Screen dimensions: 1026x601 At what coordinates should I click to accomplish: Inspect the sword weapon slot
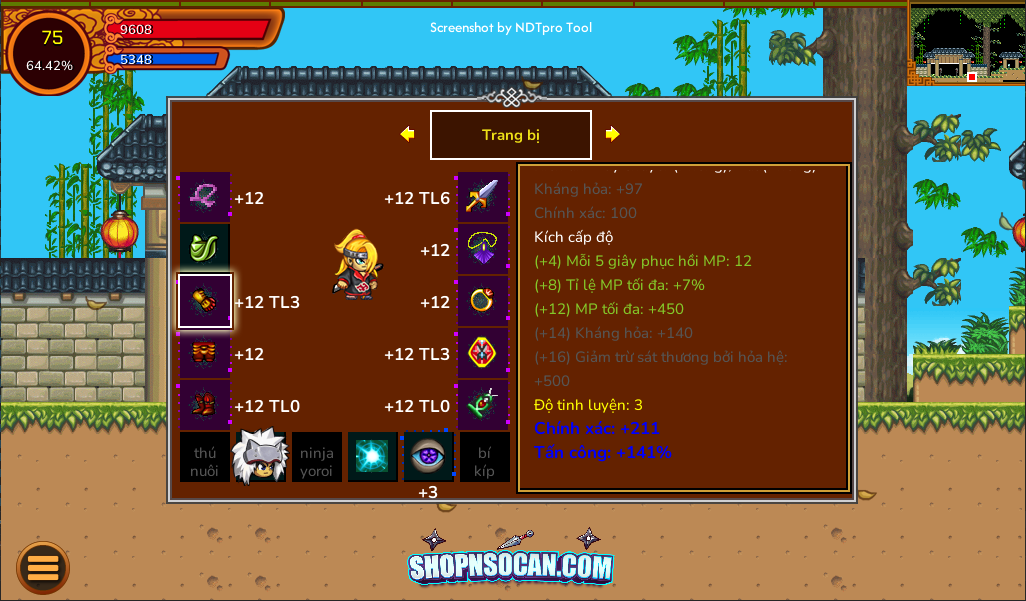pyautogui.click(x=483, y=197)
